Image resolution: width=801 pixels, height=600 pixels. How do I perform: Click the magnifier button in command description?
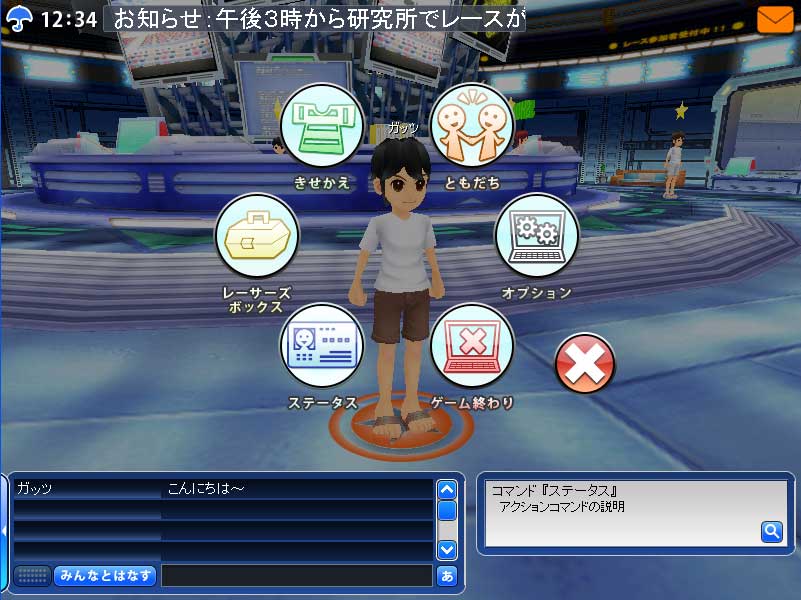point(772,532)
